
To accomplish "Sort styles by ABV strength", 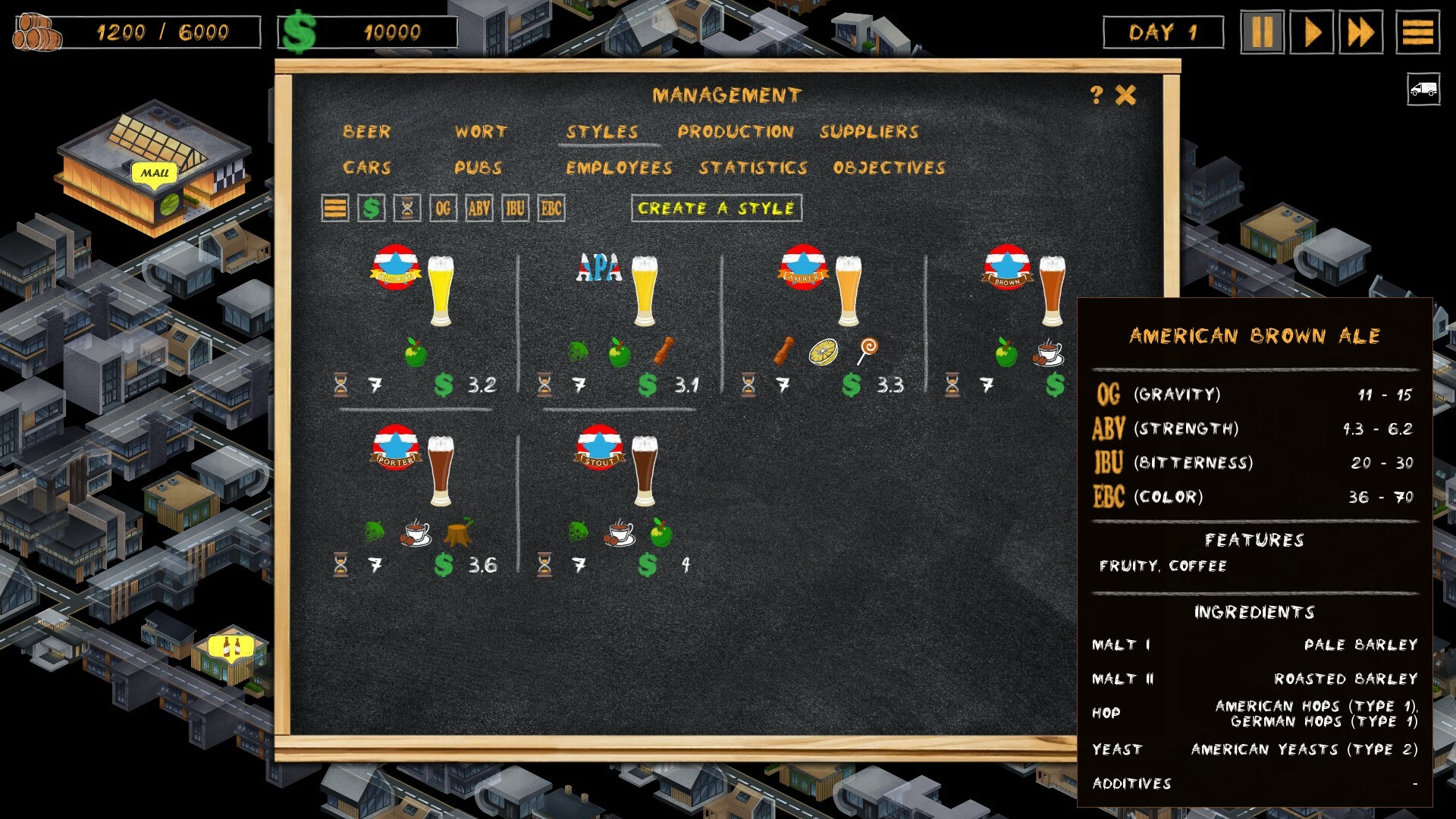I will click(479, 207).
